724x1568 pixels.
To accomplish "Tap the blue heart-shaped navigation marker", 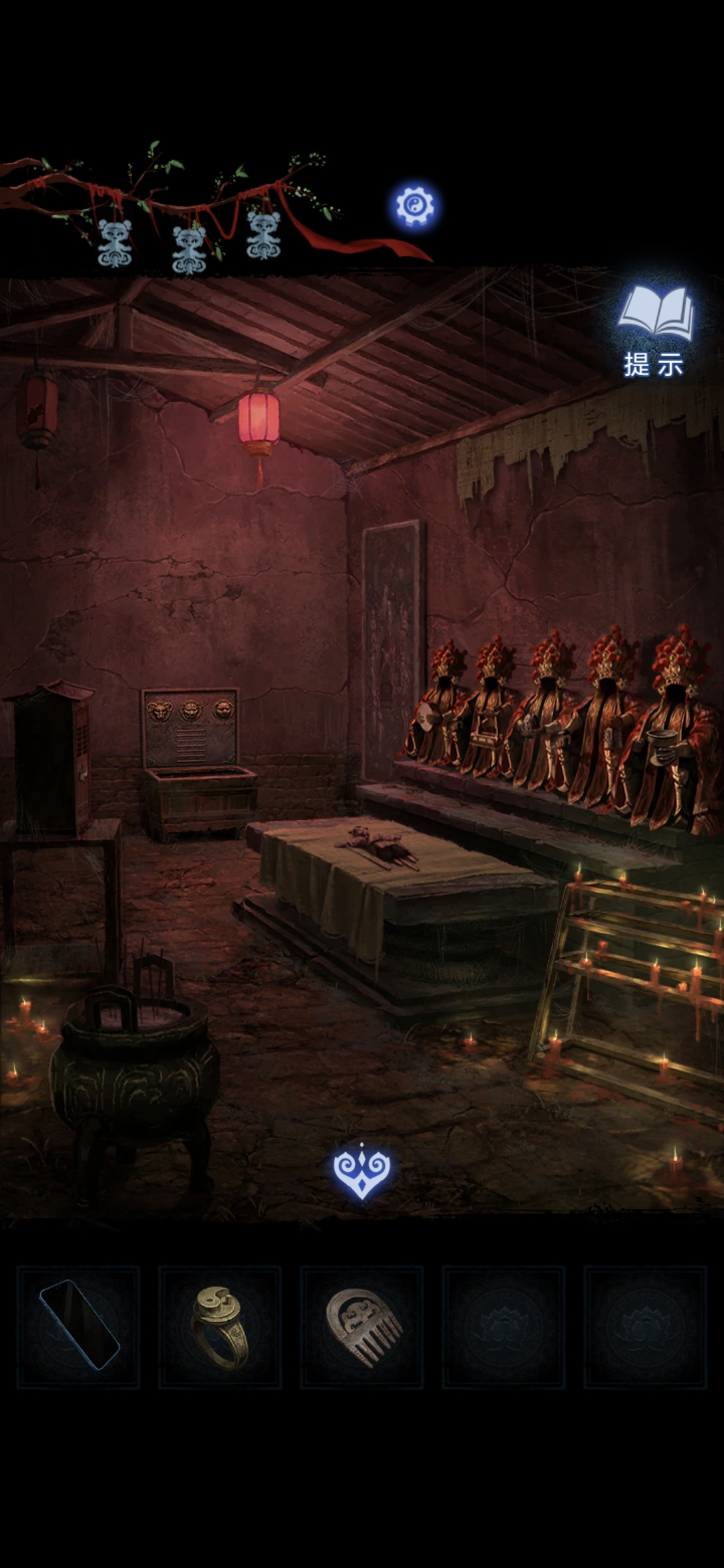I will pos(362,1171).
